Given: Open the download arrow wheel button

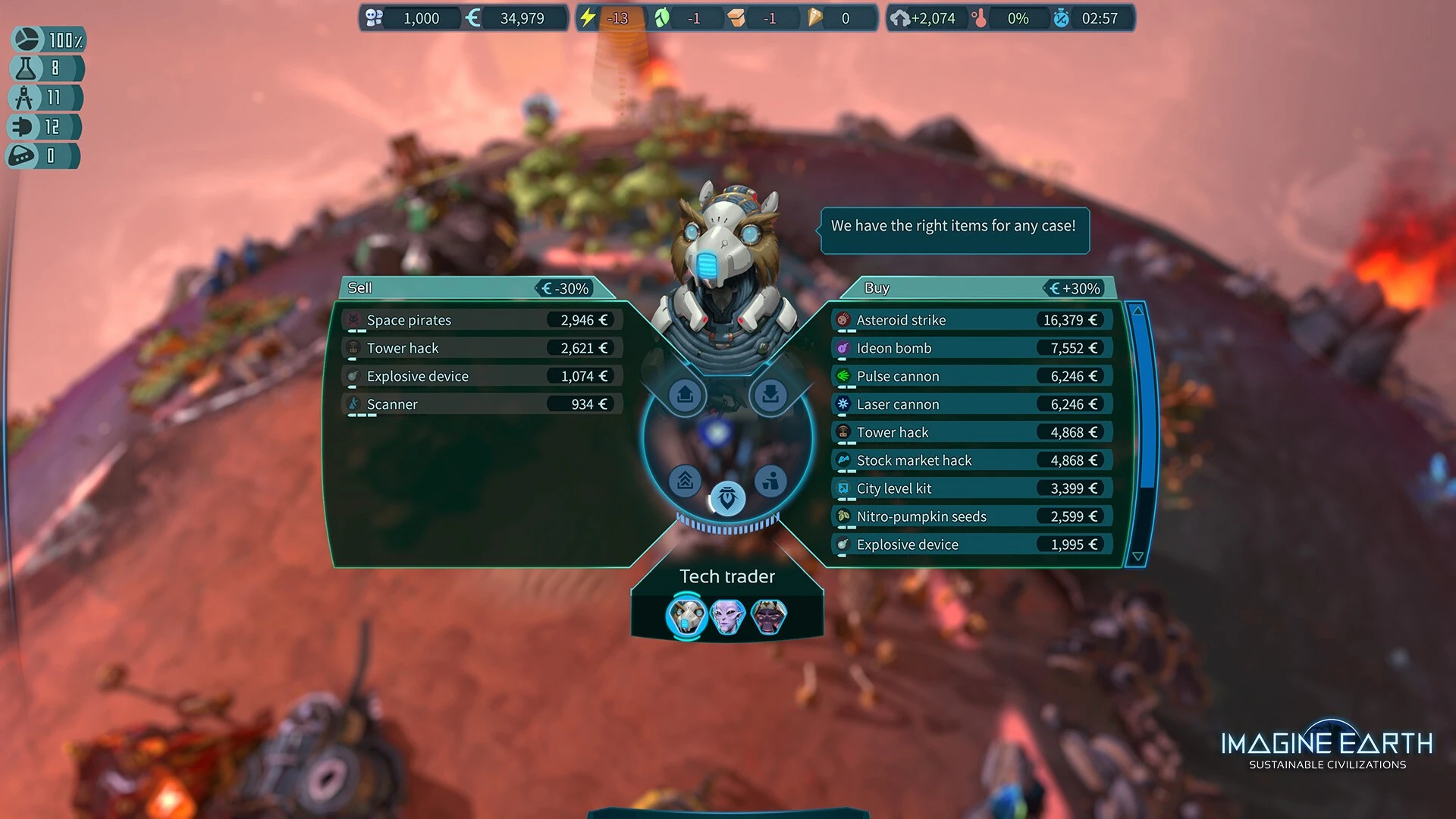Looking at the screenshot, I should [770, 395].
